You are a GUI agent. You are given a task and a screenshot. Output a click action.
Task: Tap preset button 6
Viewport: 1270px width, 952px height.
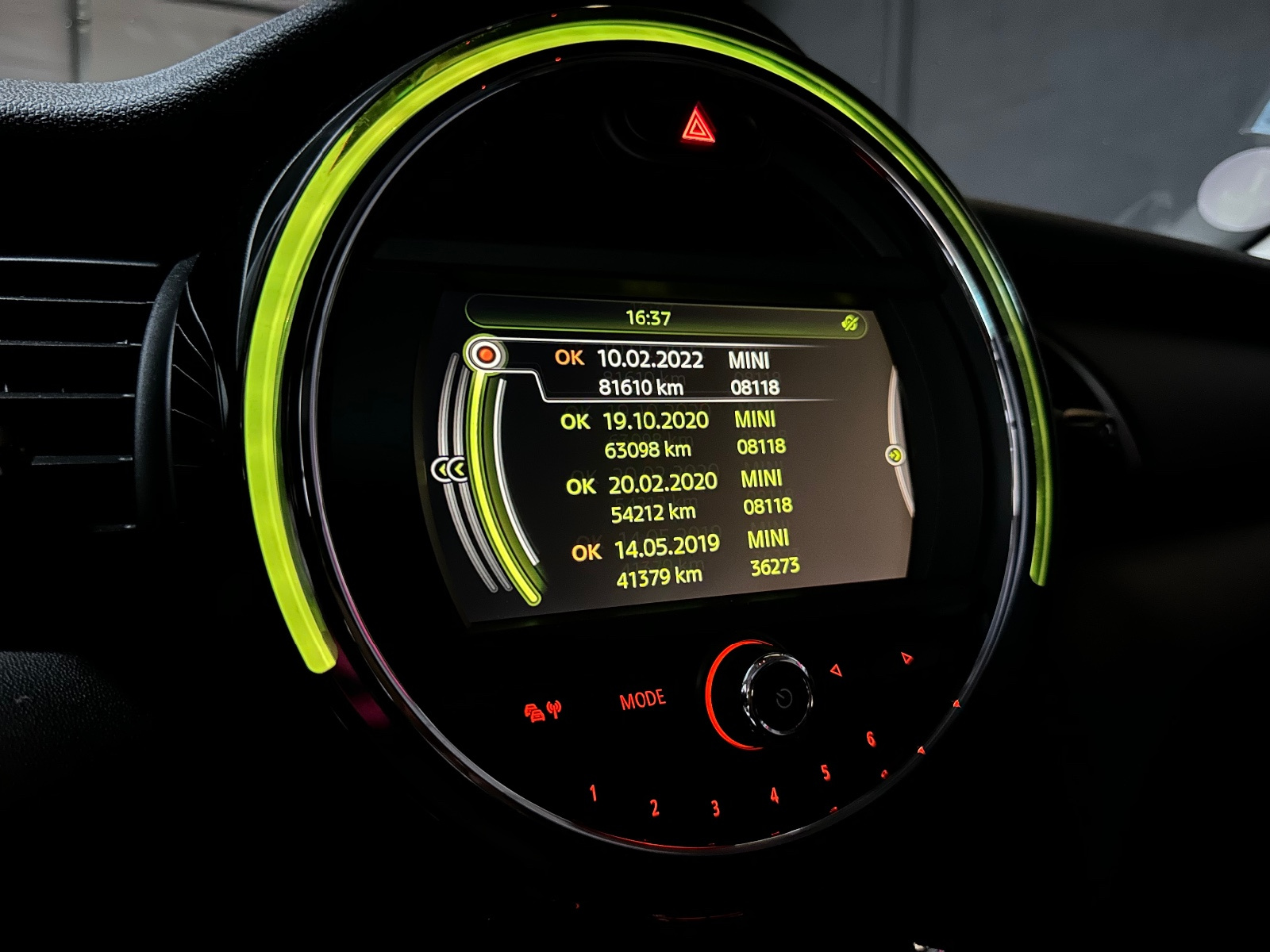pos(871,739)
